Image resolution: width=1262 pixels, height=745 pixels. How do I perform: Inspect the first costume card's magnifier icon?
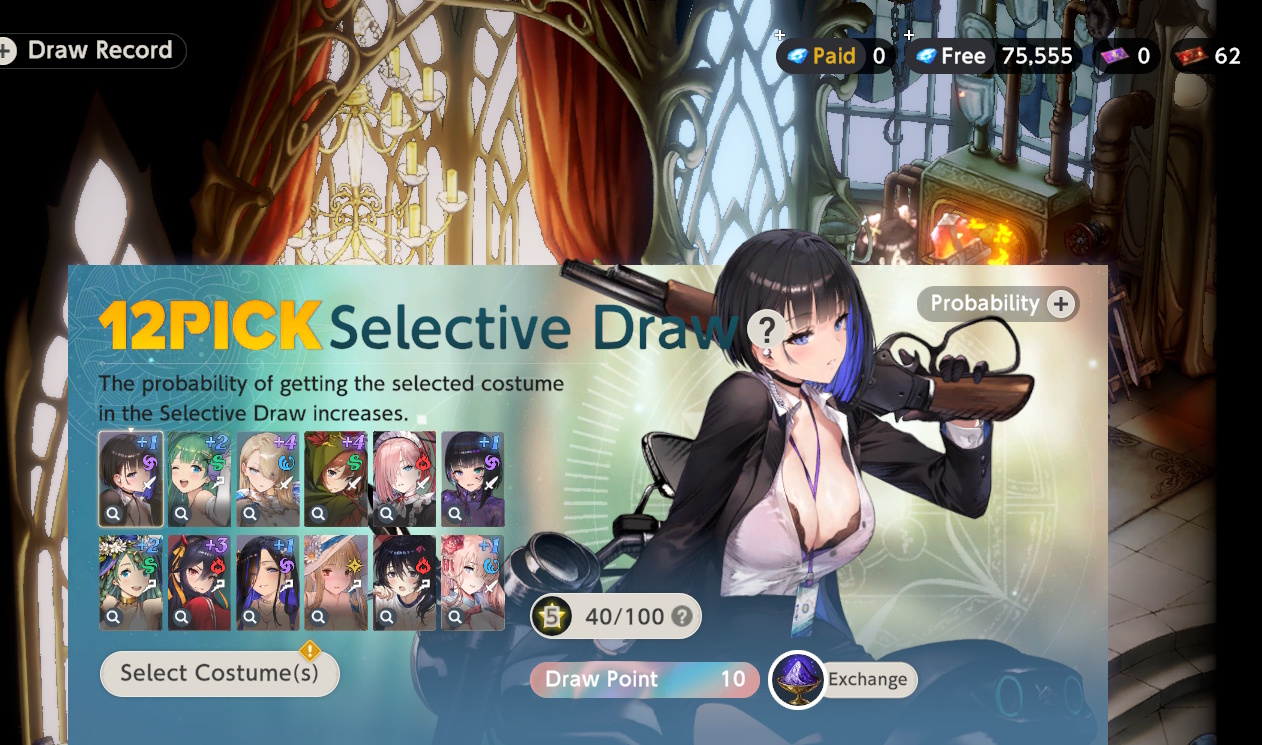point(113,514)
